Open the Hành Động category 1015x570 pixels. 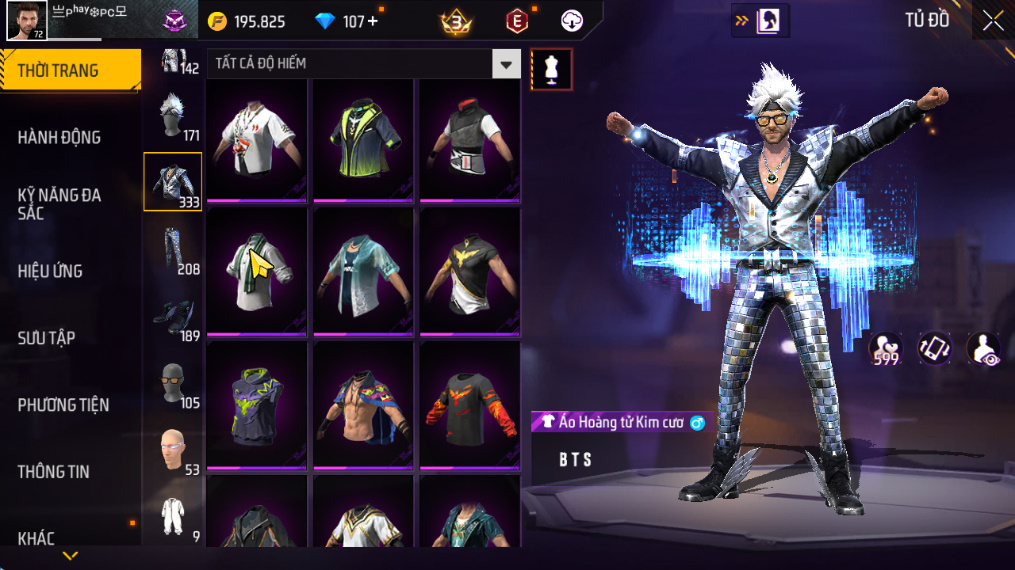(60, 137)
